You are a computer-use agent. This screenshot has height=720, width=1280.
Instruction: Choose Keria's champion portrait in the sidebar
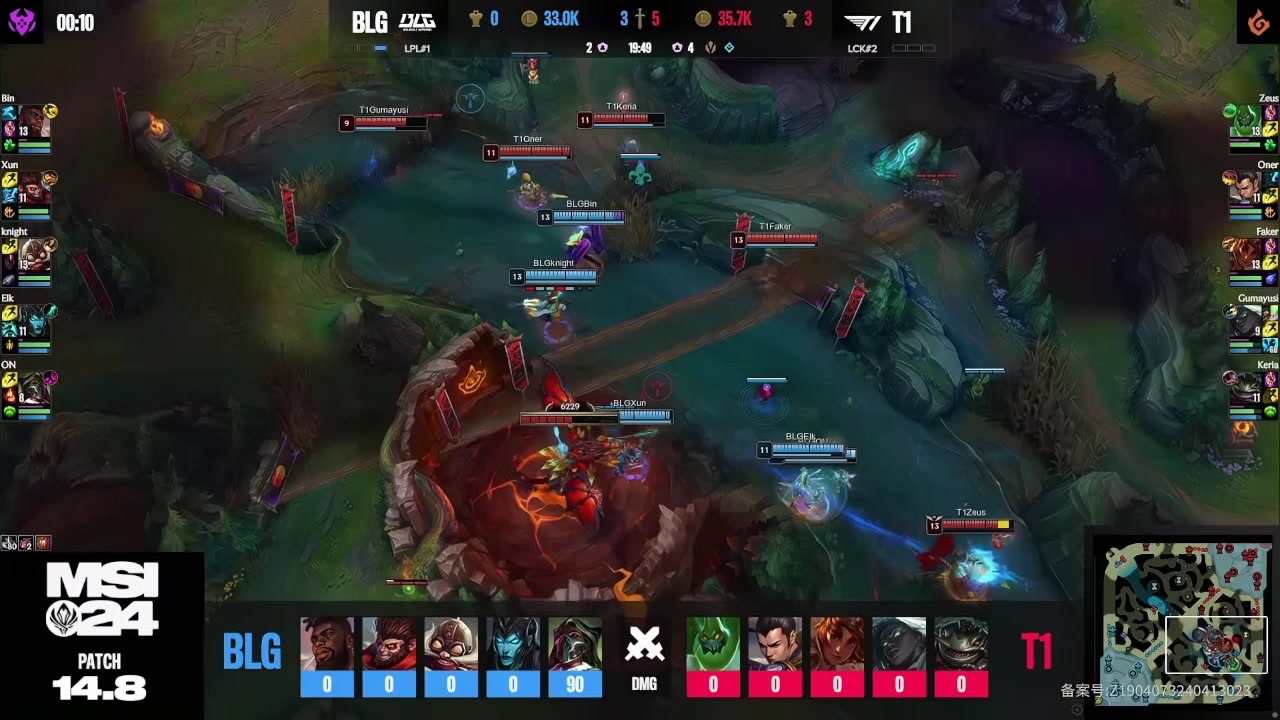1246,387
